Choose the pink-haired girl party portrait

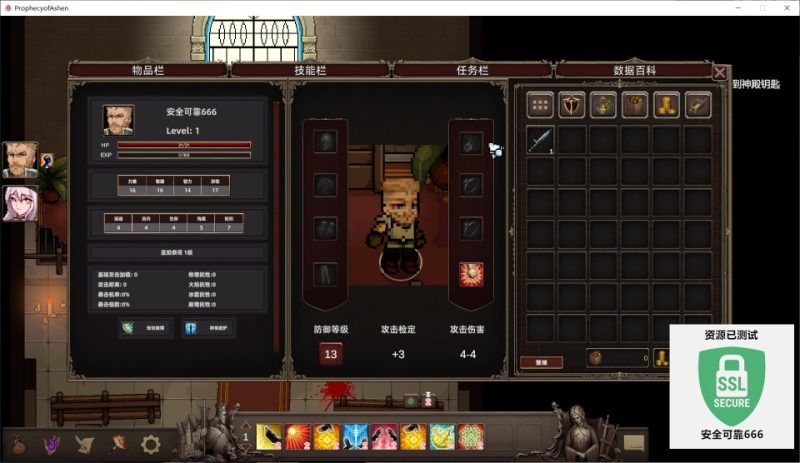pos(20,203)
